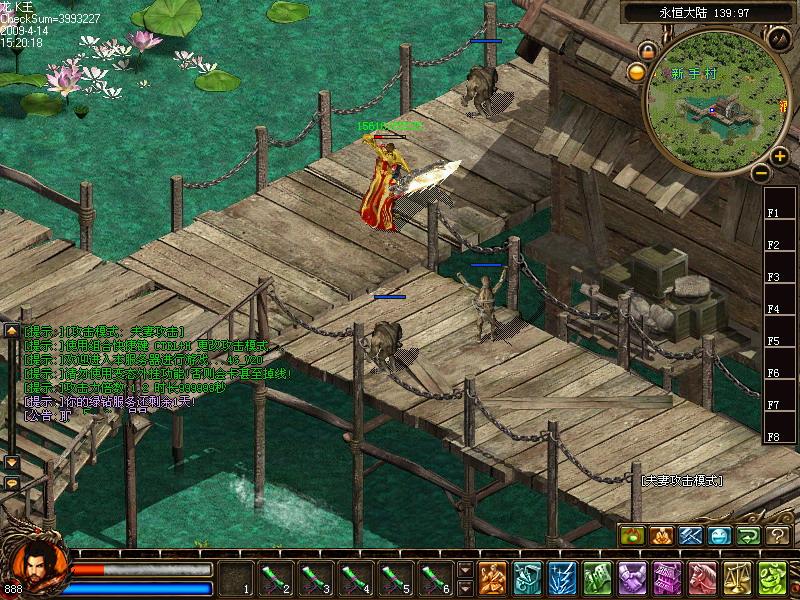Viewport: 800px width, 600px height.
Task: Click the minimap zoom-out minus button
Action: tap(762, 173)
